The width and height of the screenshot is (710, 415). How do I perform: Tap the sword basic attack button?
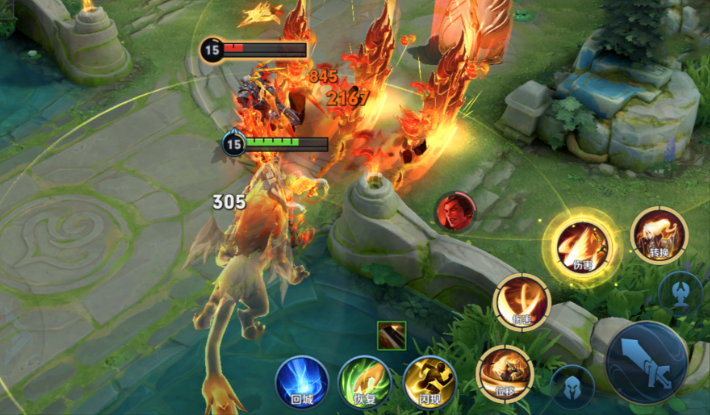click(x=646, y=361)
